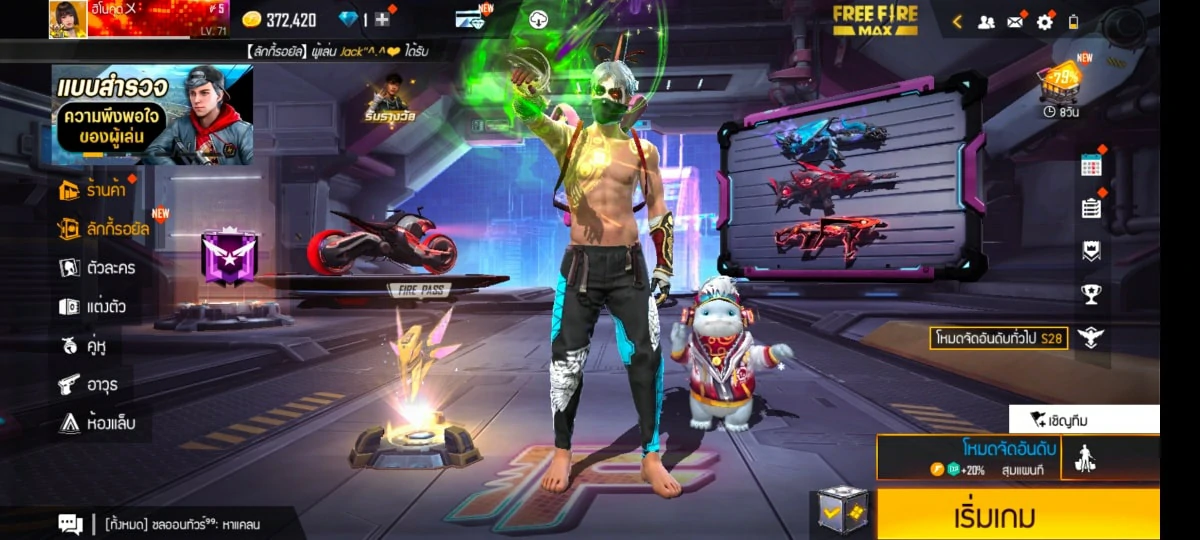Open the ลักกี้รอยัล Luck Royale menu
This screenshot has width=1200, height=540.
click(103, 228)
